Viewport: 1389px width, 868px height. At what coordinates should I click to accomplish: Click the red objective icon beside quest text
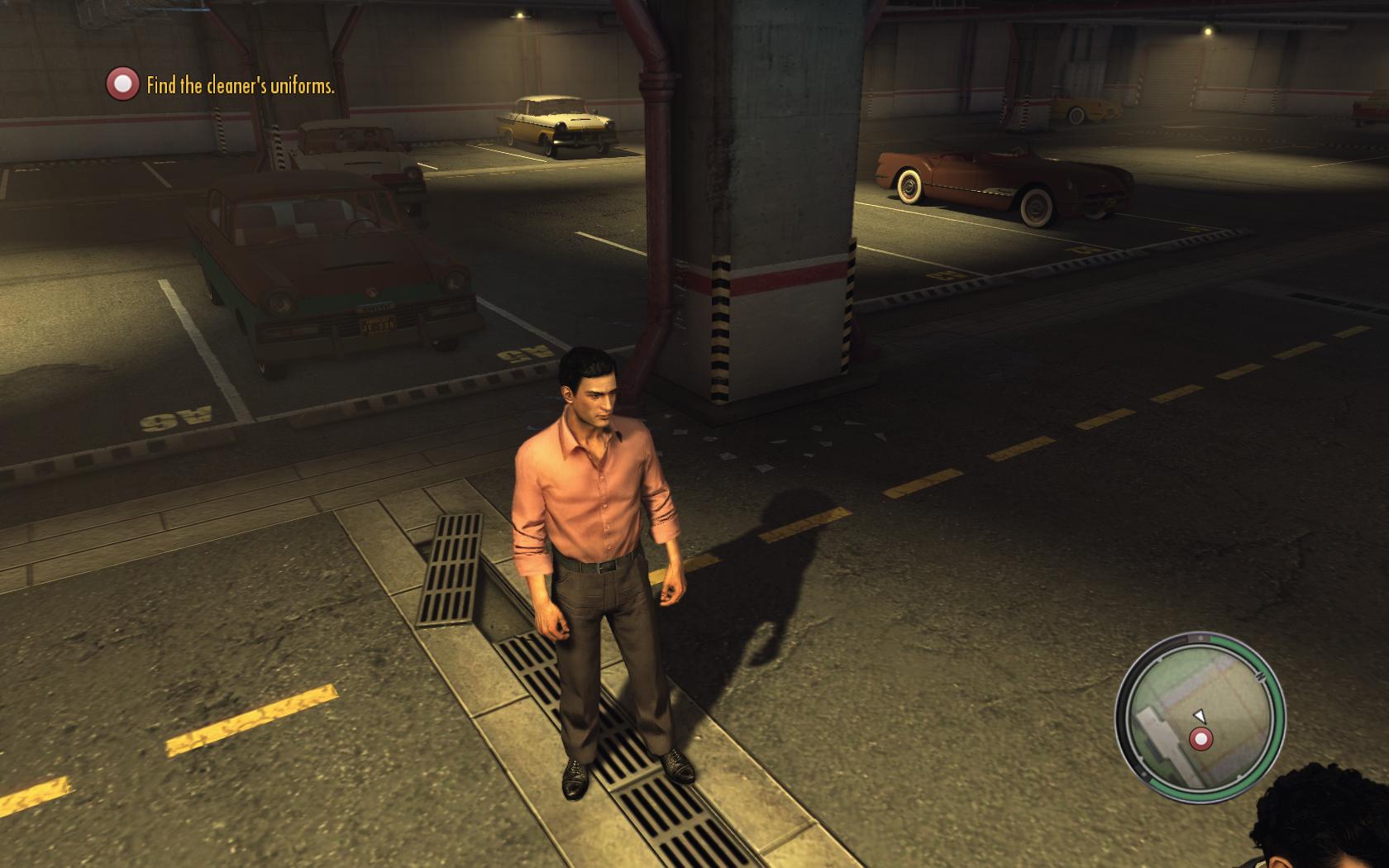[122, 84]
